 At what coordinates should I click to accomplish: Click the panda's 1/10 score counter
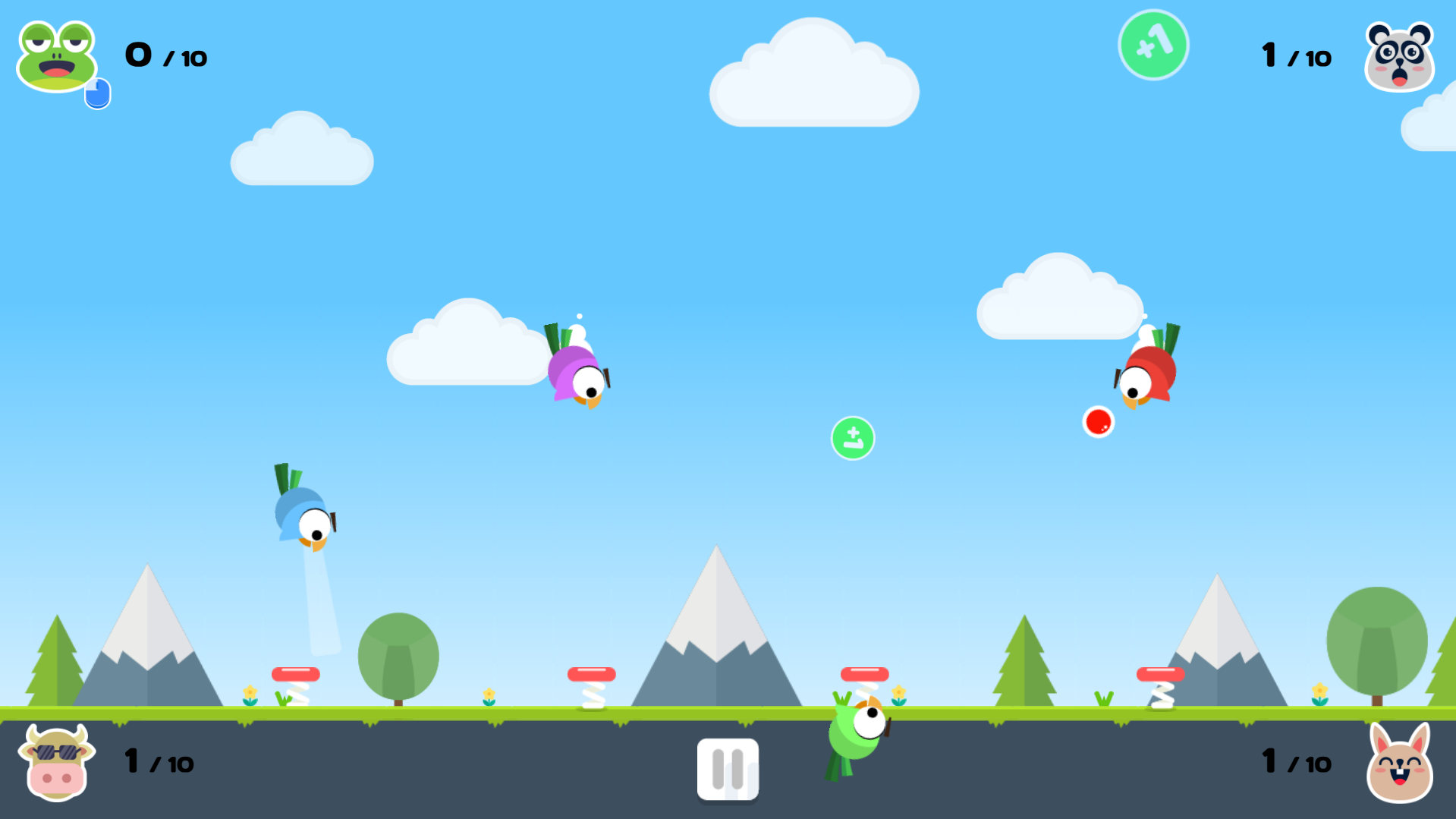1294,55
